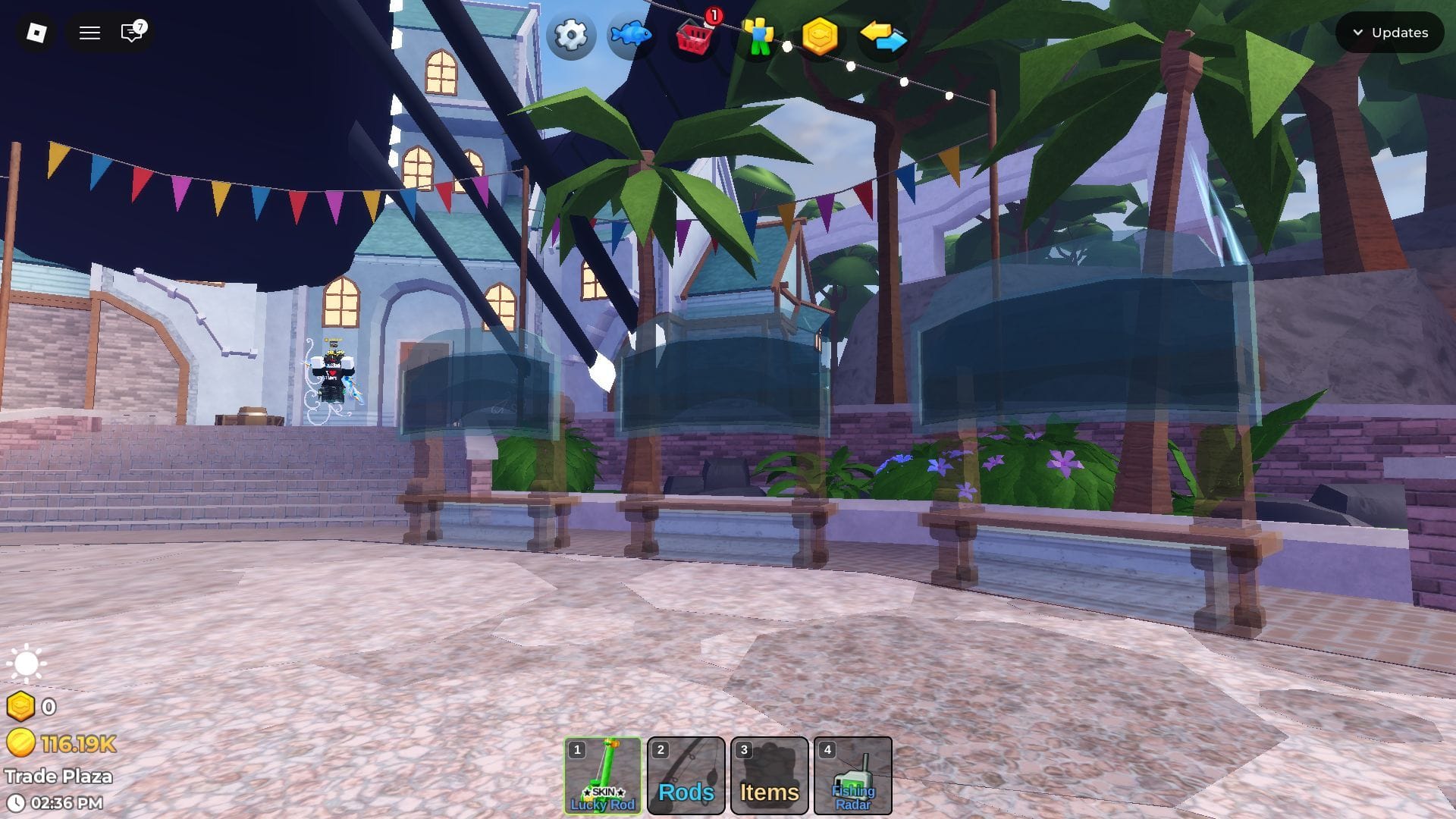Open the Roblox main menu

[36, 33]
